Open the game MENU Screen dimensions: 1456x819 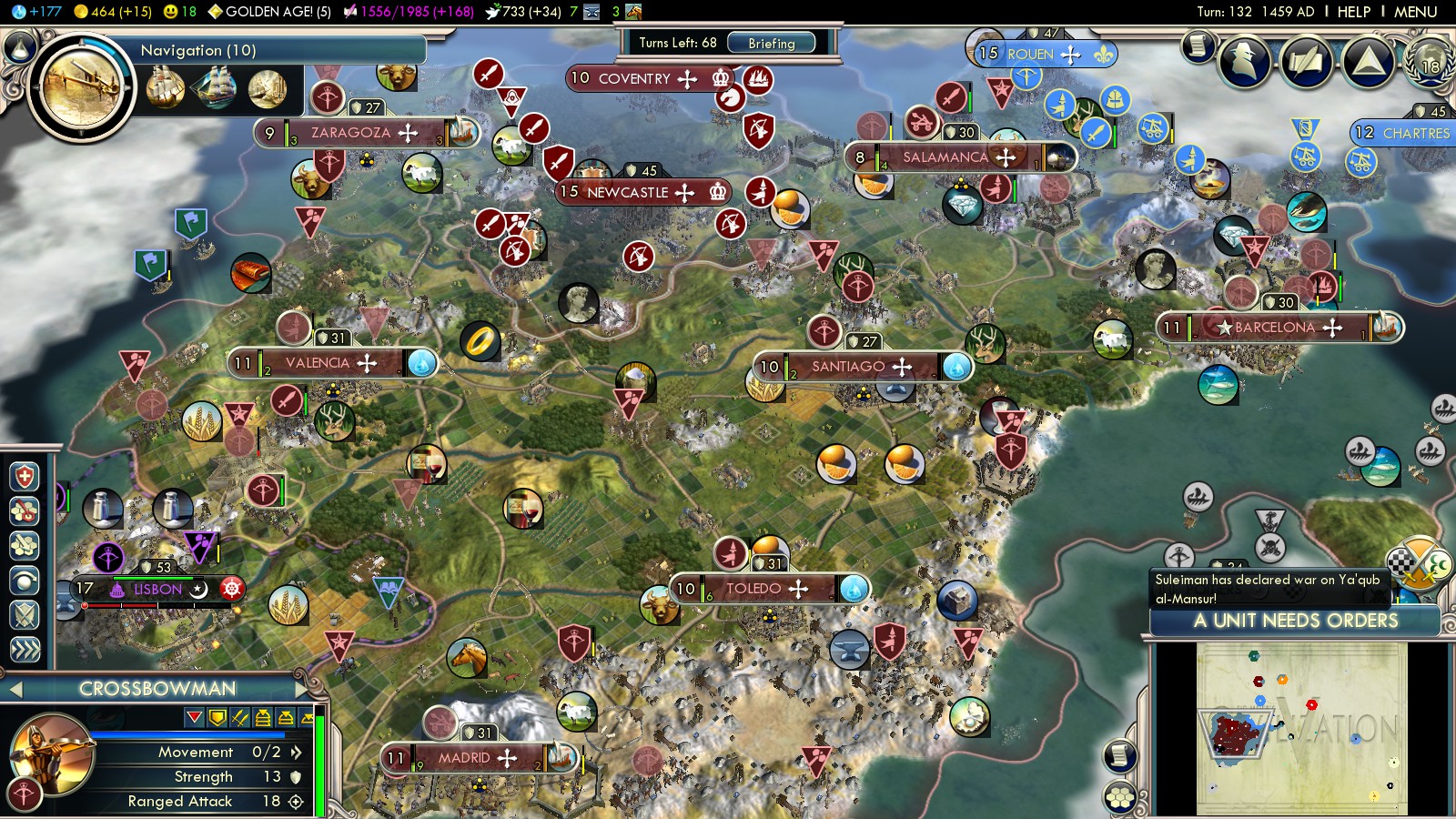click(1415, 12)
